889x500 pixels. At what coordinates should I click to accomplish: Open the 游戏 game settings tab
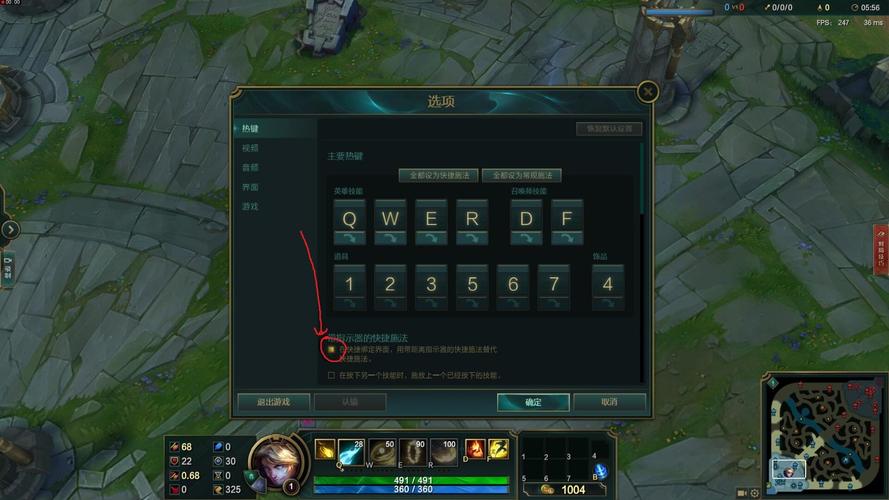[250, 206]
